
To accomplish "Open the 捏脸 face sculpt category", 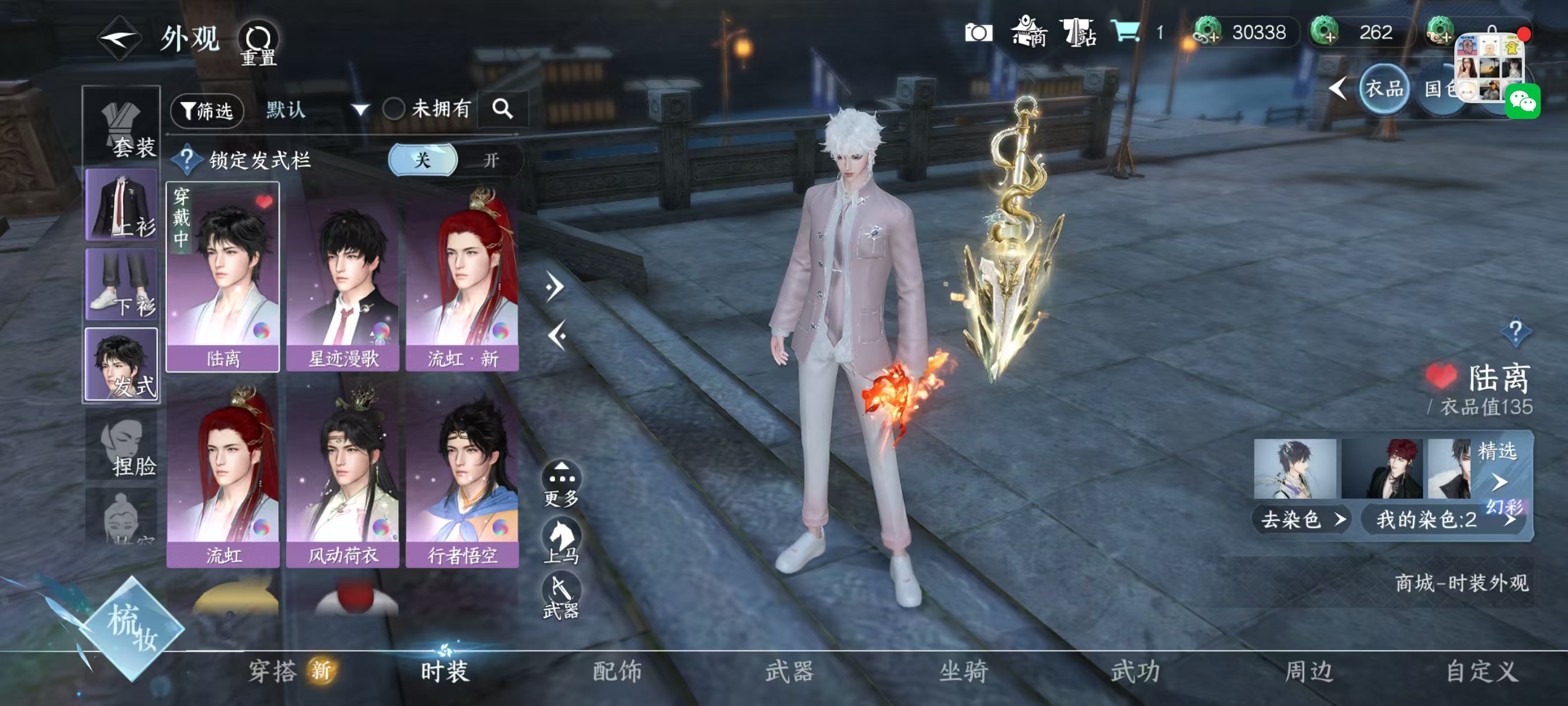I will click(122, 445).
